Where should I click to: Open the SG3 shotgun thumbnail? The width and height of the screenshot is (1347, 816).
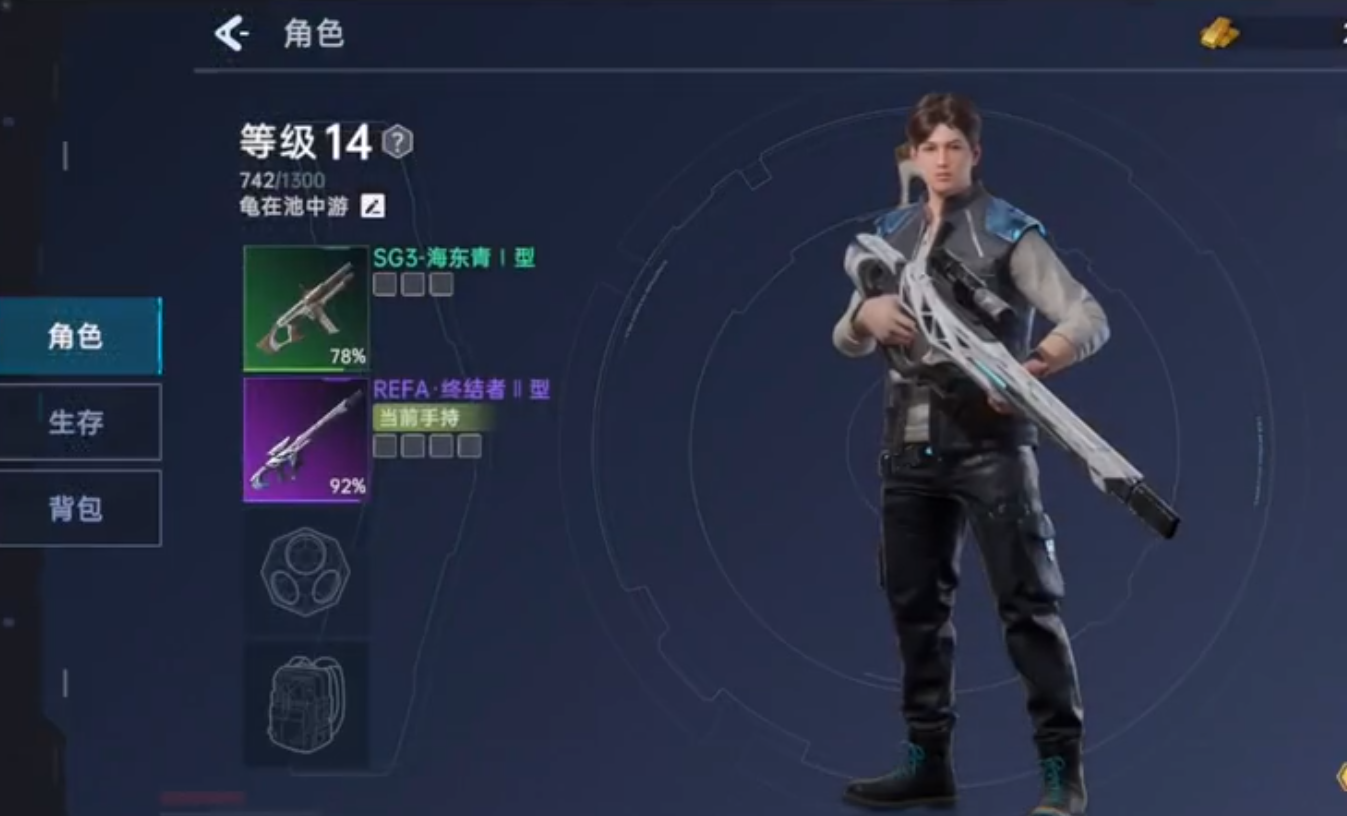(x=305, y=308)
